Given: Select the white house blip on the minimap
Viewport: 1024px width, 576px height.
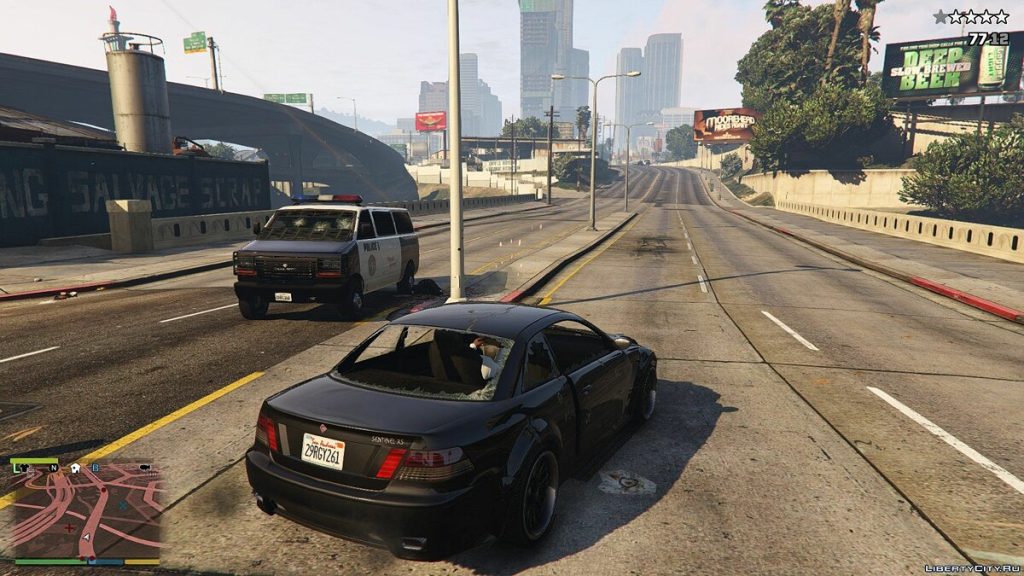Looking at the screenshot, I should [x=75, y=467].
